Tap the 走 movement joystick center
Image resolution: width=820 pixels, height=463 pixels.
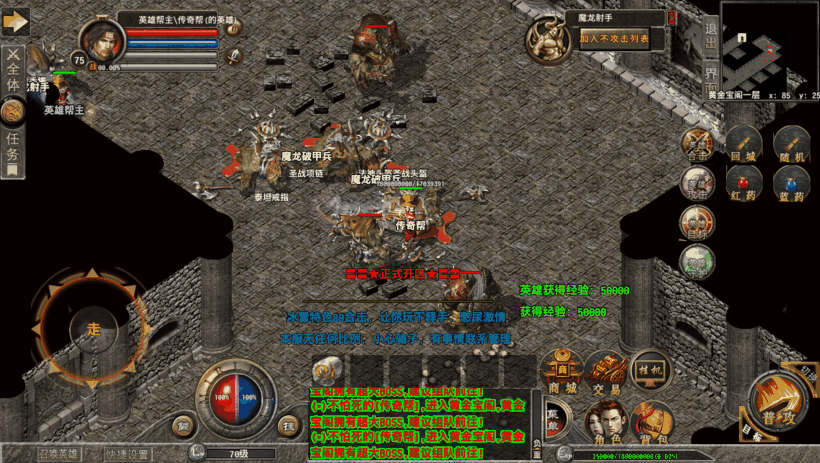(x=94, y=328)
